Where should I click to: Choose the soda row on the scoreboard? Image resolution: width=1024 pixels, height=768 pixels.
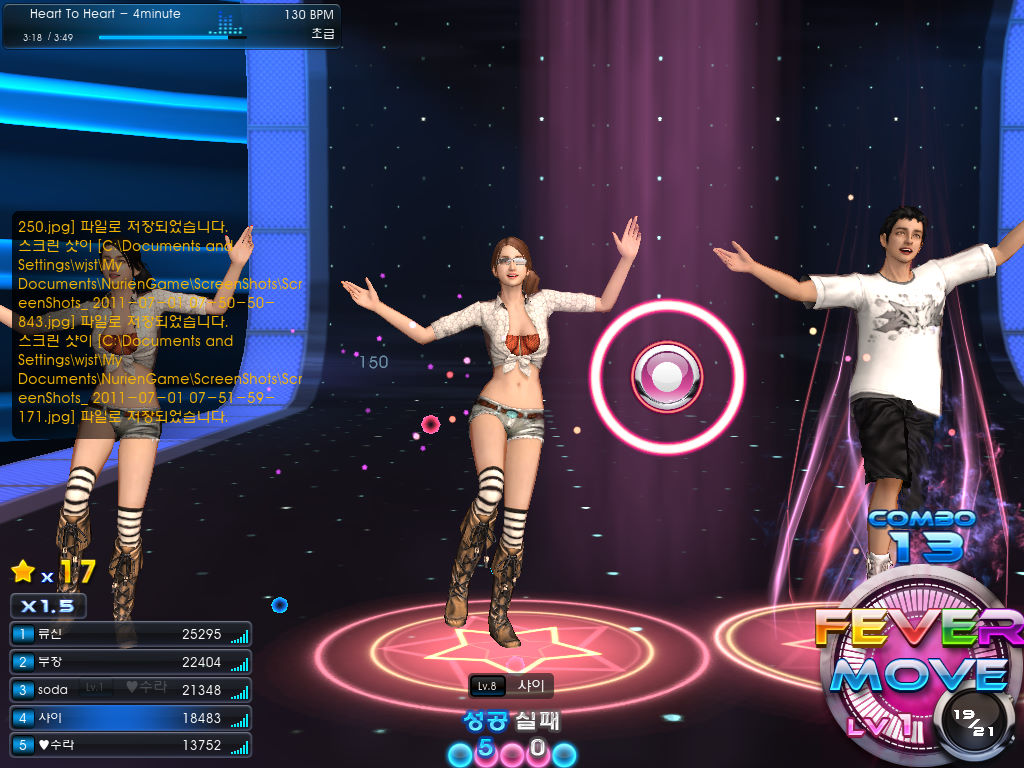pyautogui.click(x=130, y=690)
